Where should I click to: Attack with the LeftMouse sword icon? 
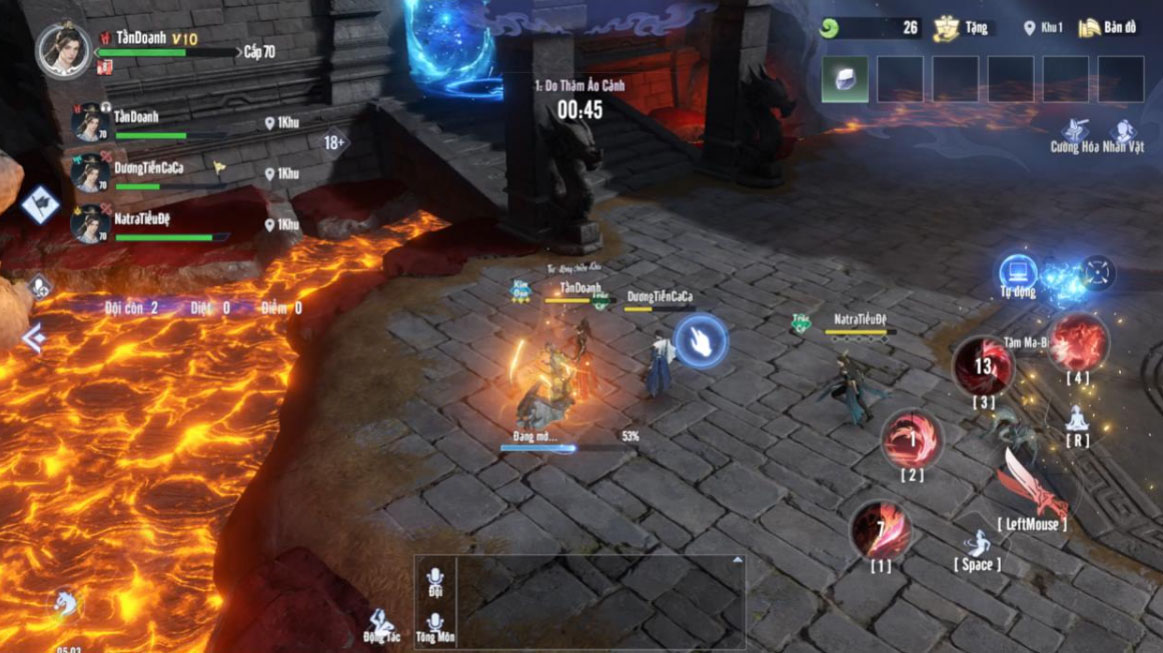coord(1031,485)
